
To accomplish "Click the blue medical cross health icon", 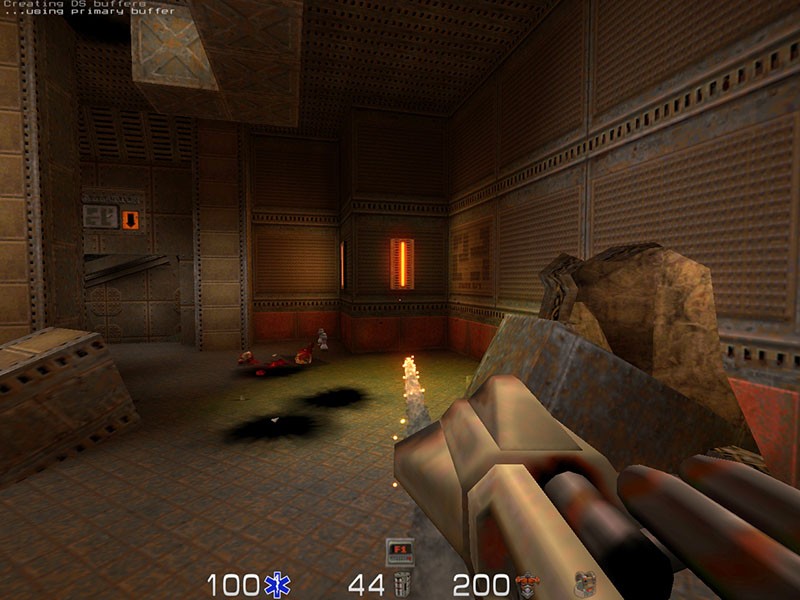I will point(276,585).
